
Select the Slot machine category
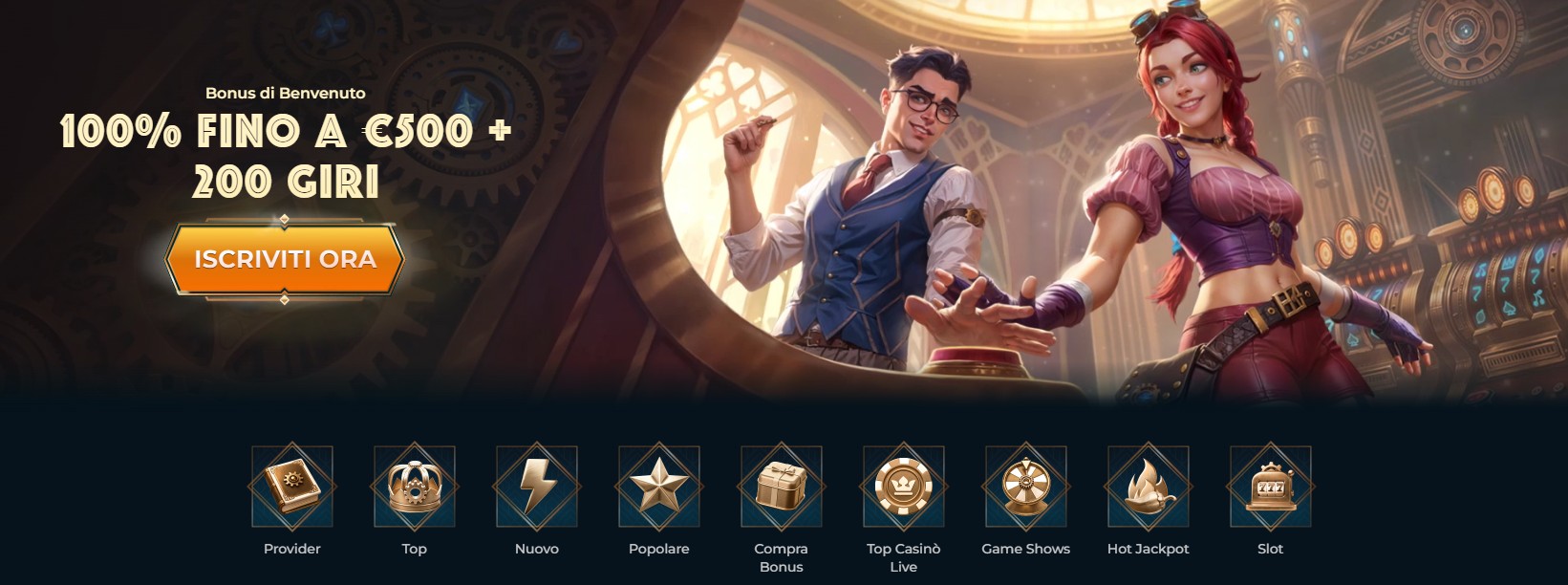(x=1271, y=487)
